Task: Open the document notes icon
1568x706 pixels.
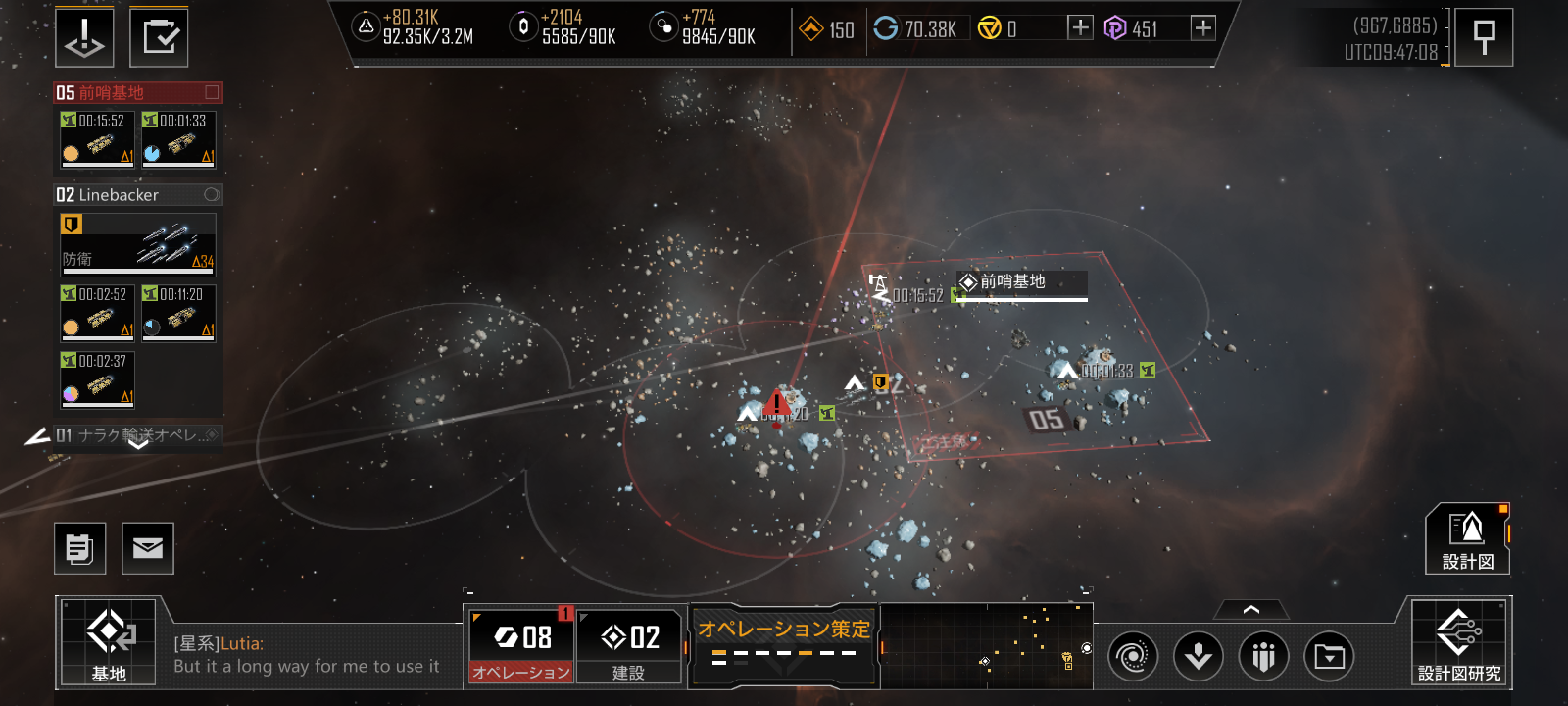Action: [x=79, y=548]
